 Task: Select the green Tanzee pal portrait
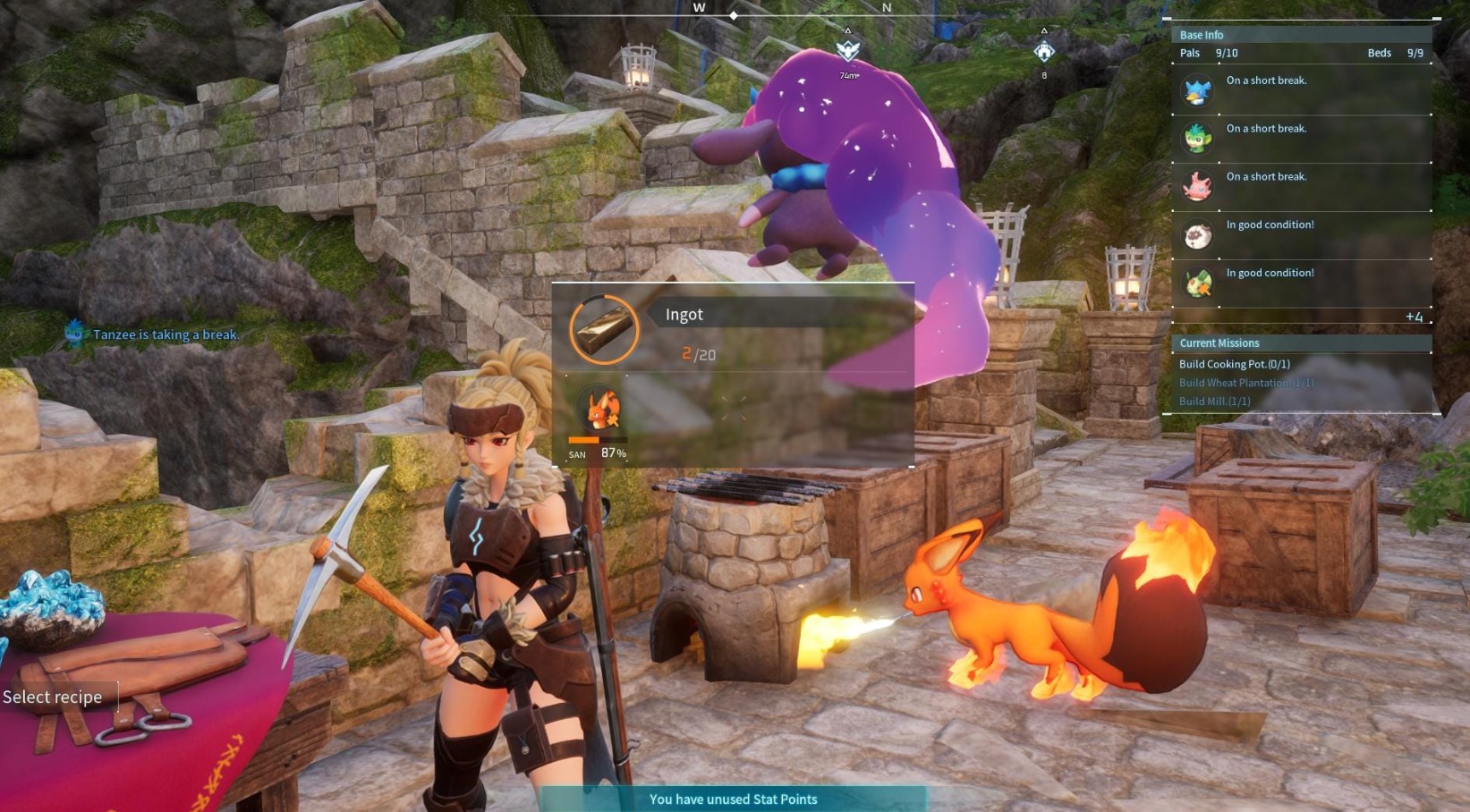[x=1197, y=139]
